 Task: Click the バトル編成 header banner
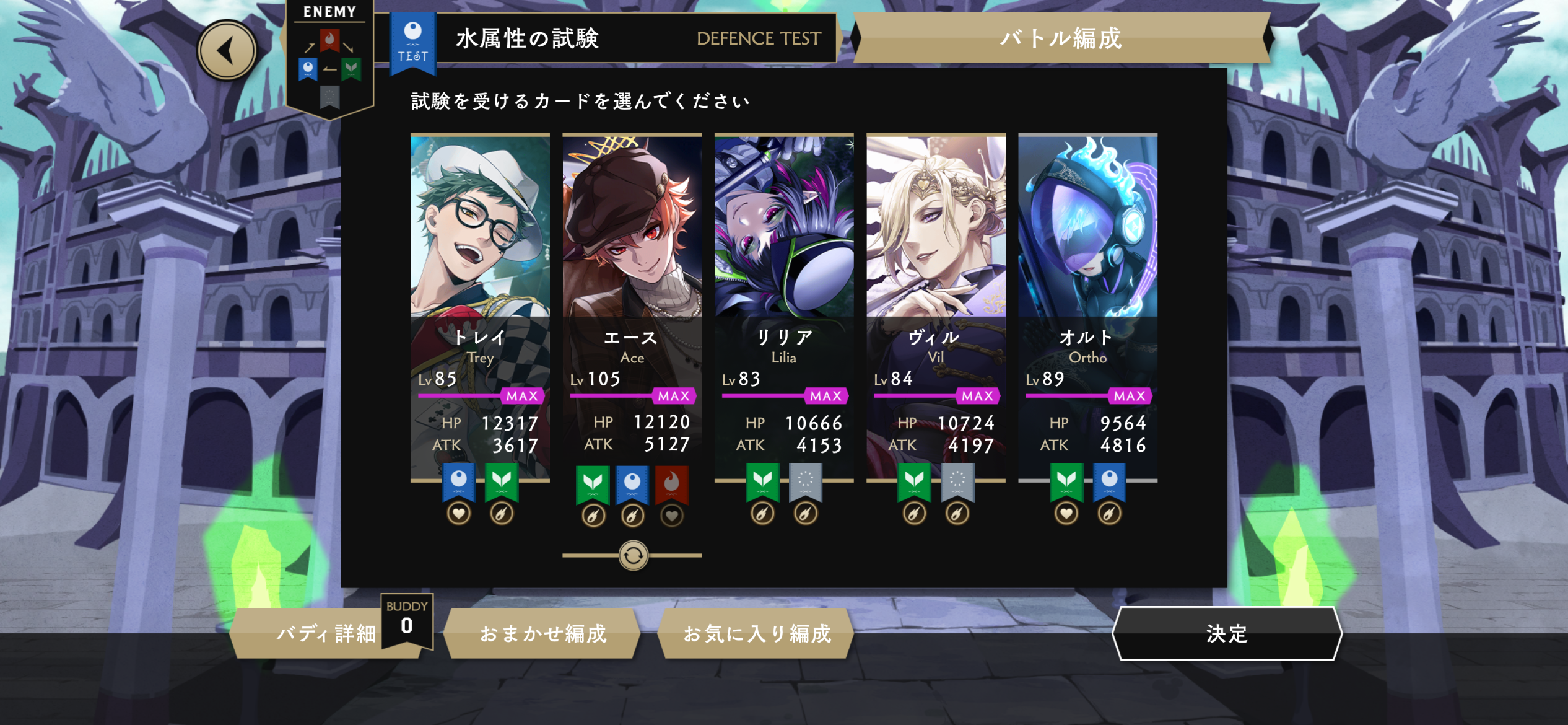(1061, 38)
